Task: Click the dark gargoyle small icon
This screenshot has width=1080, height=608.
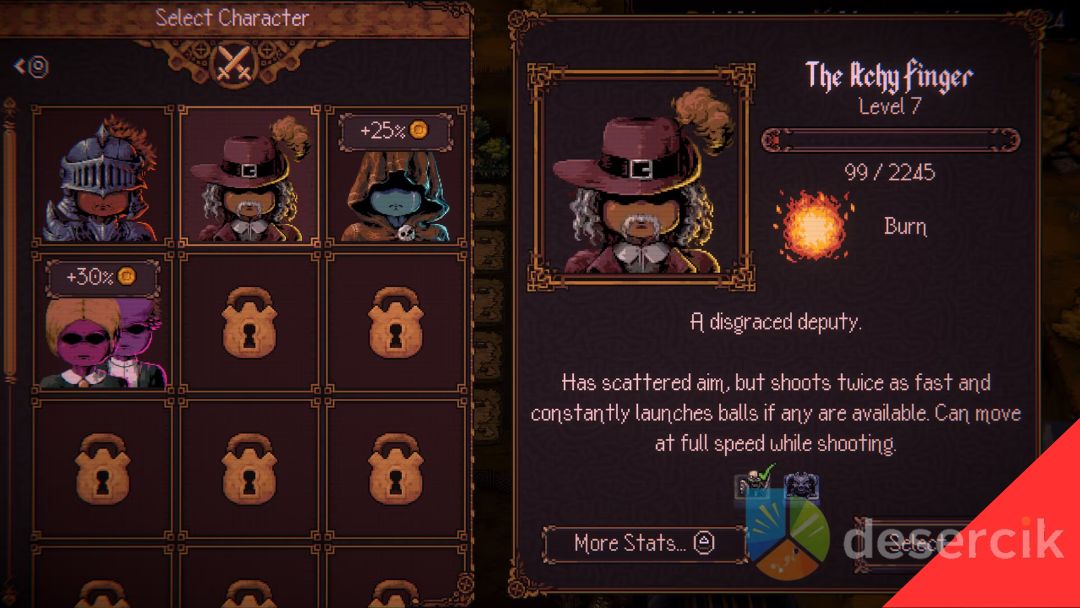Action: (803, 486)
